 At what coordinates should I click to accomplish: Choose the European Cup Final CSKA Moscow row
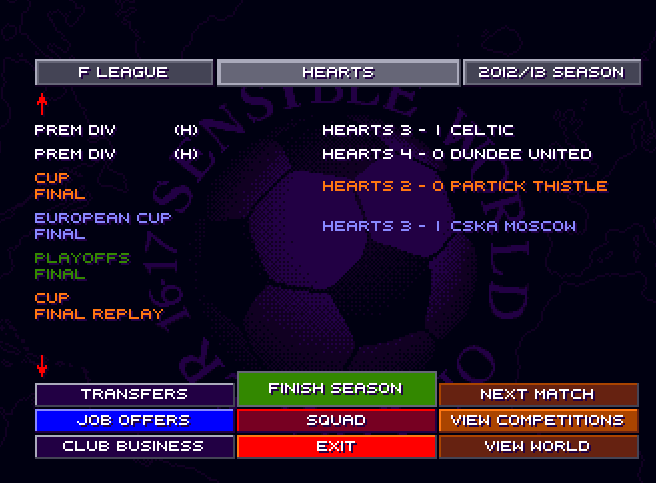click(x=449, y=226)
